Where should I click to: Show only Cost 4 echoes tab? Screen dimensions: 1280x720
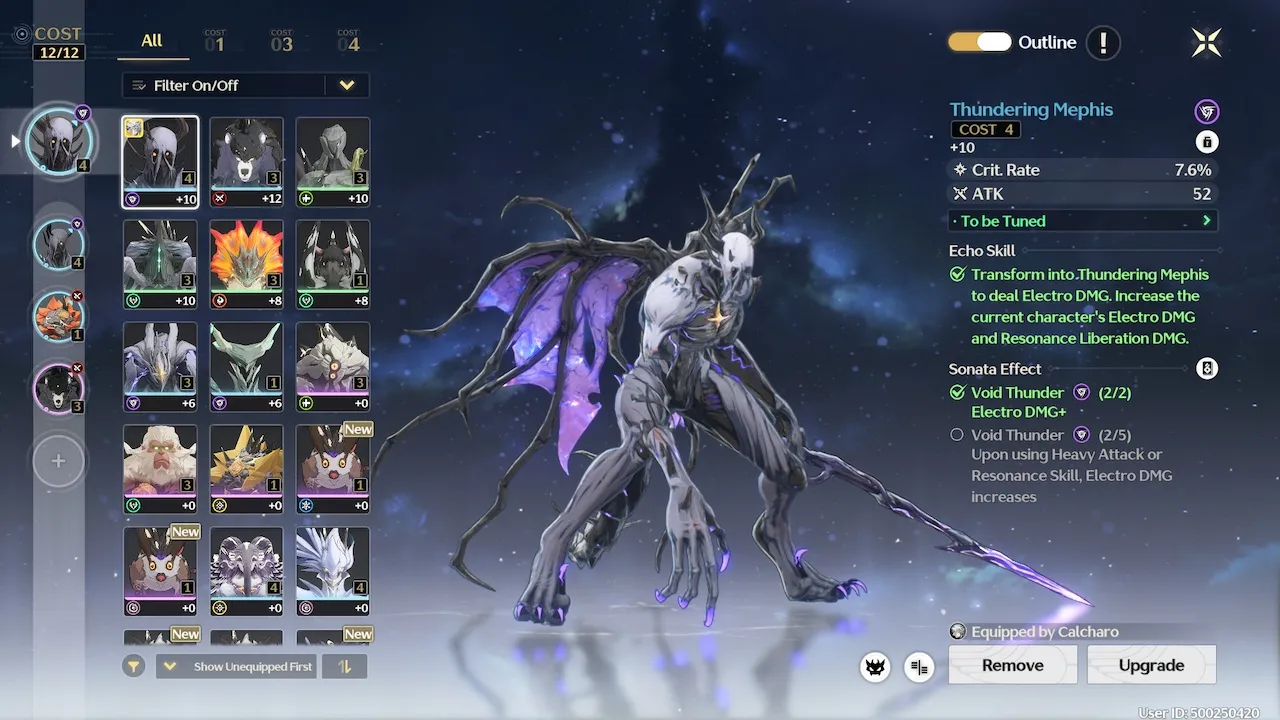pos(348,42)
